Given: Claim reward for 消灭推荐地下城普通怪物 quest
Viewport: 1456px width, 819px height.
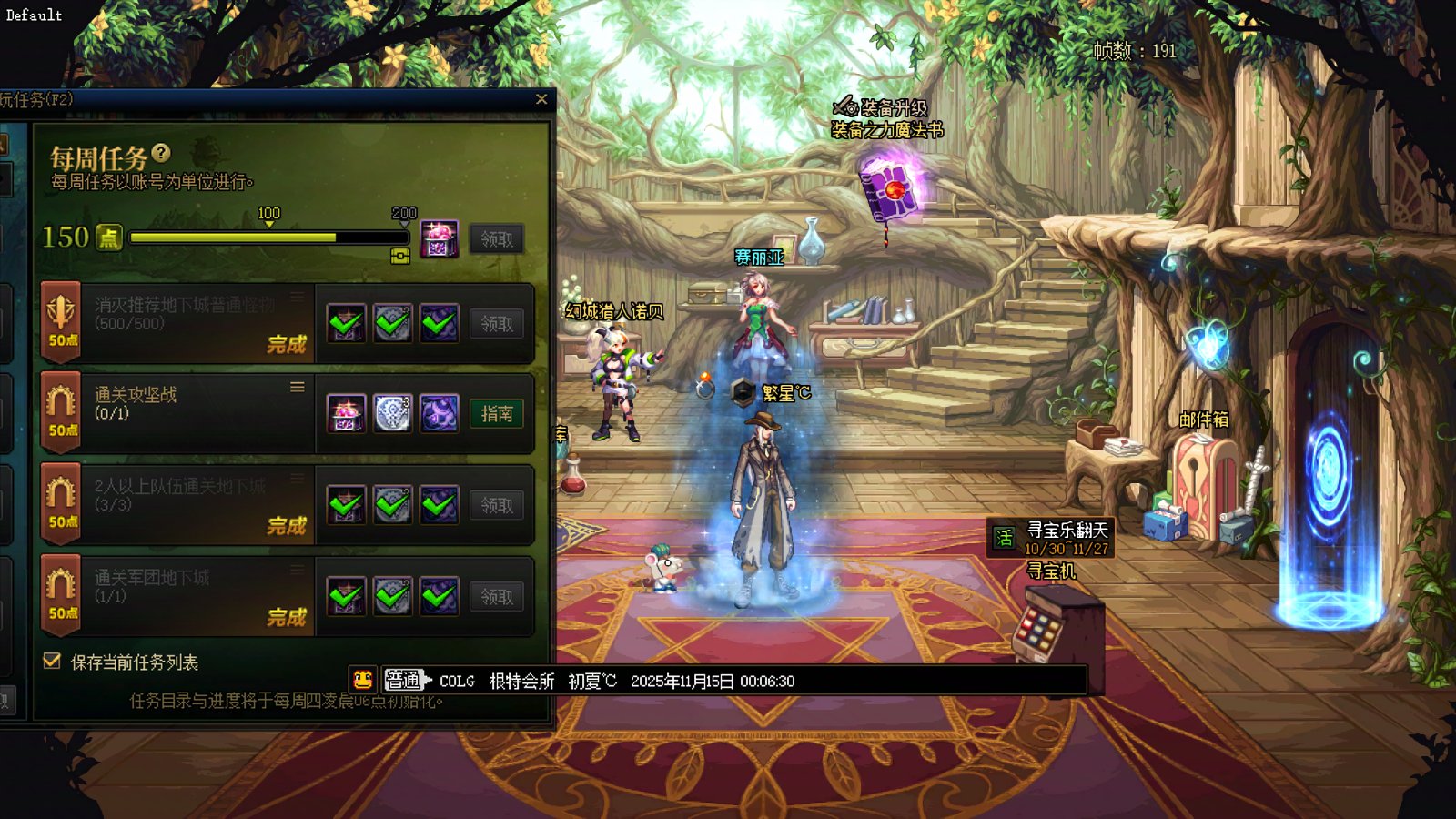Looking at the screenshot, I should (x=497, y=324).
